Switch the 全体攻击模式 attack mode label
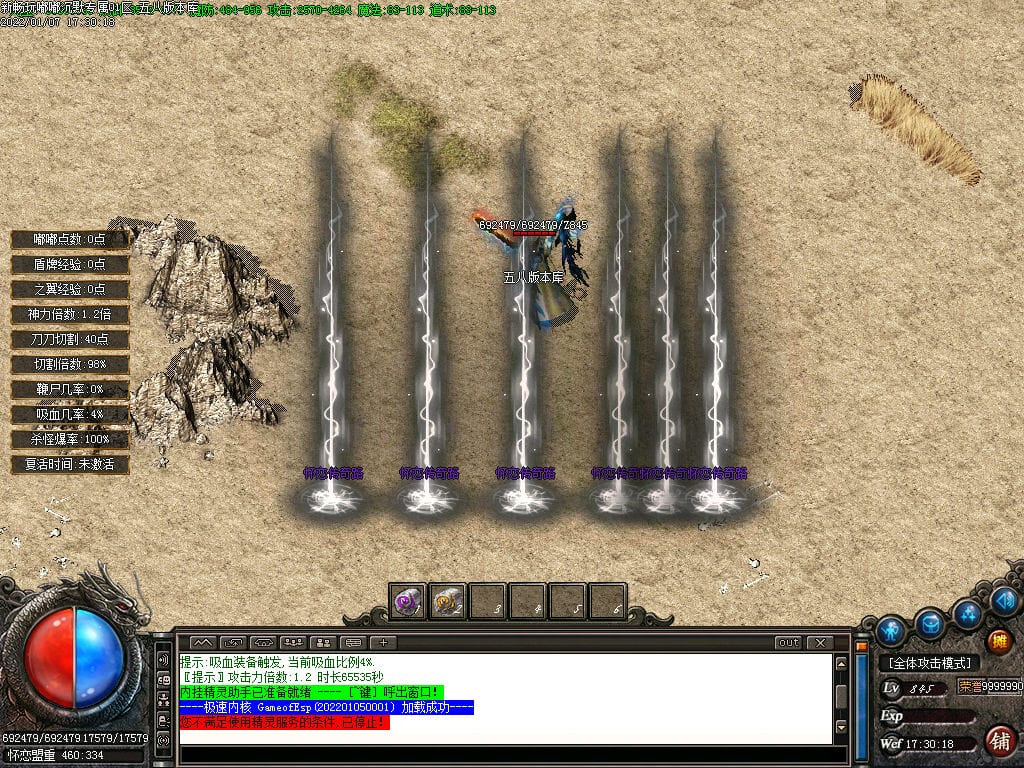The height and width of the screenshot is (768, 1024). [x=929, y=663]
